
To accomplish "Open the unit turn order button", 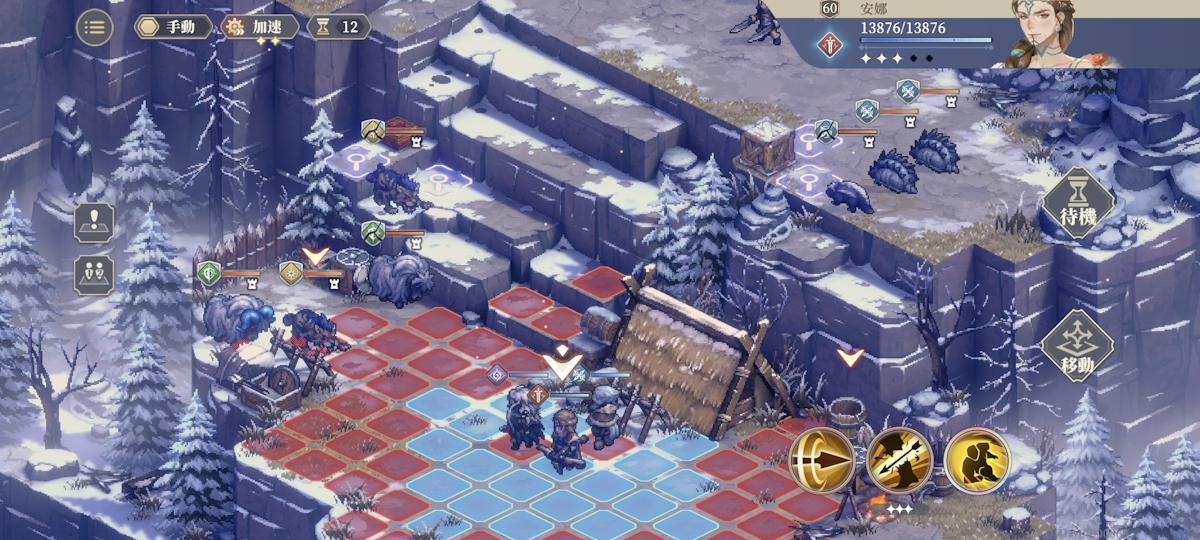I will (x=94, y=274).
